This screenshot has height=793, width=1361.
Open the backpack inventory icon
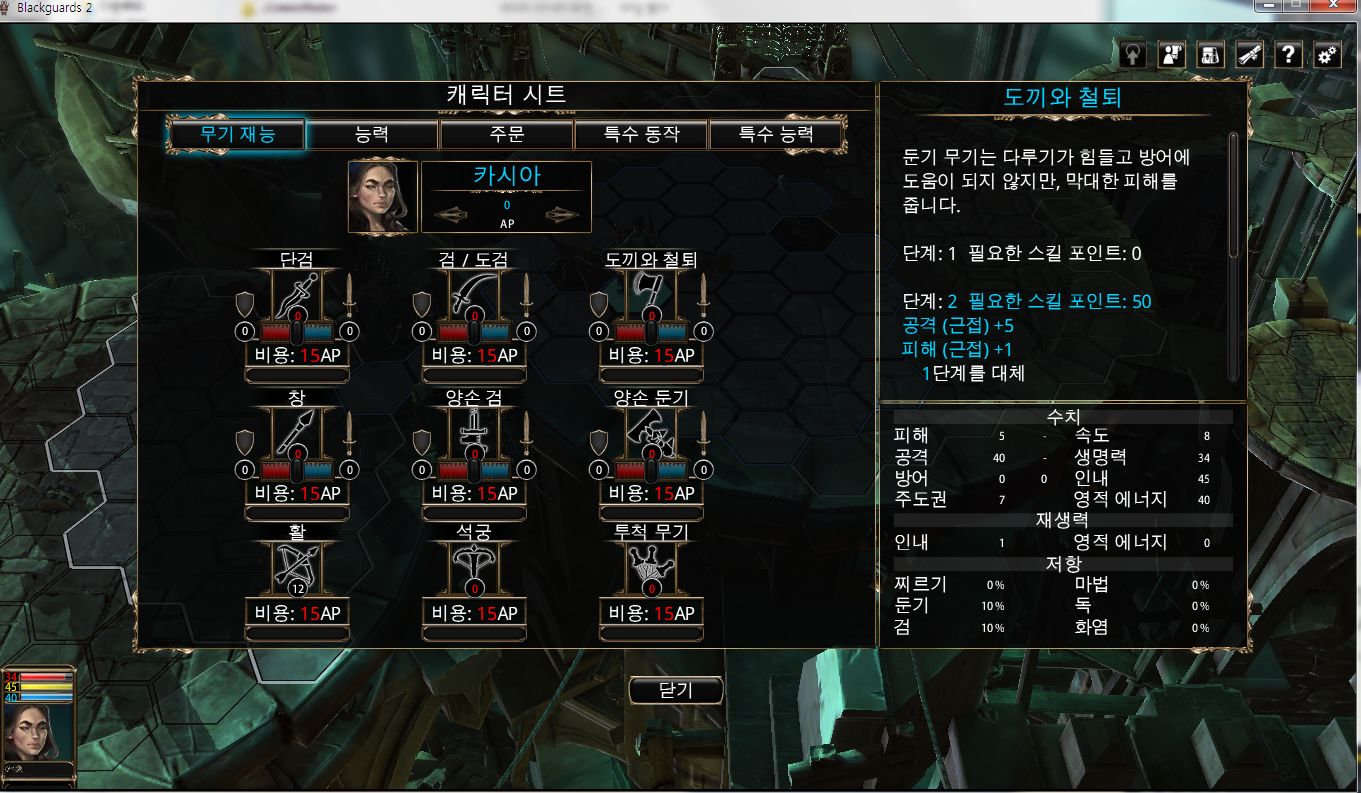tap(1210, 55)
